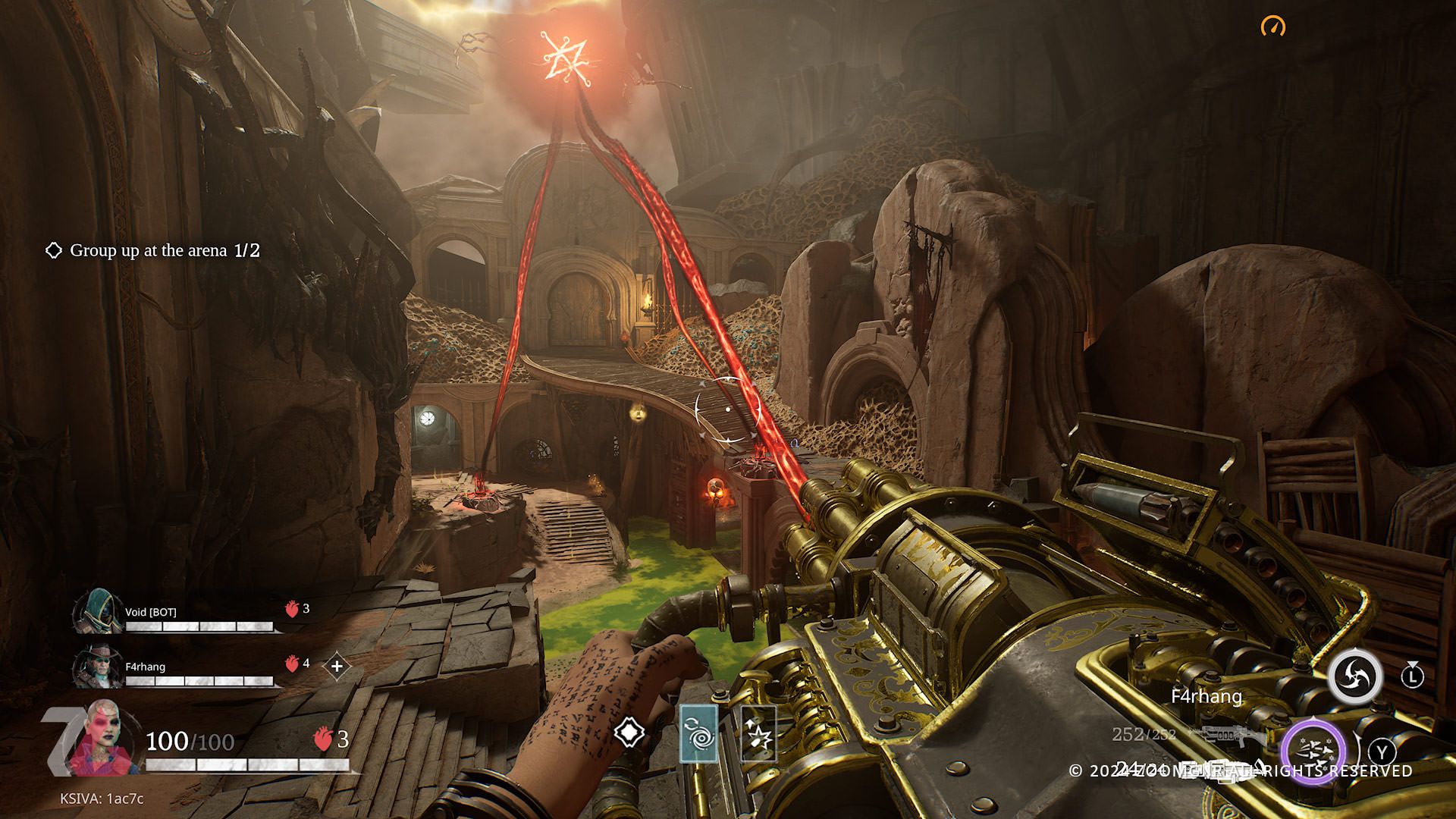Click the white diamond emblem icon
1456x819 pixels.
point(629,733)
